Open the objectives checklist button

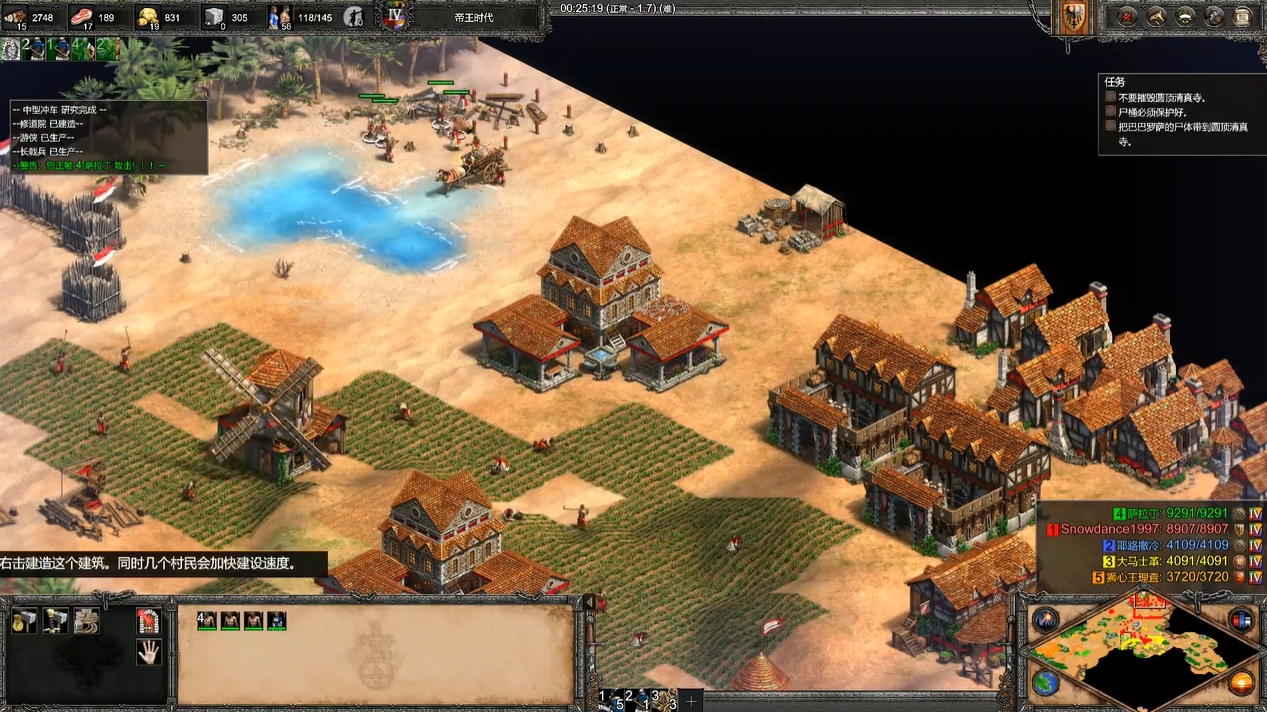click(1126, 17)
